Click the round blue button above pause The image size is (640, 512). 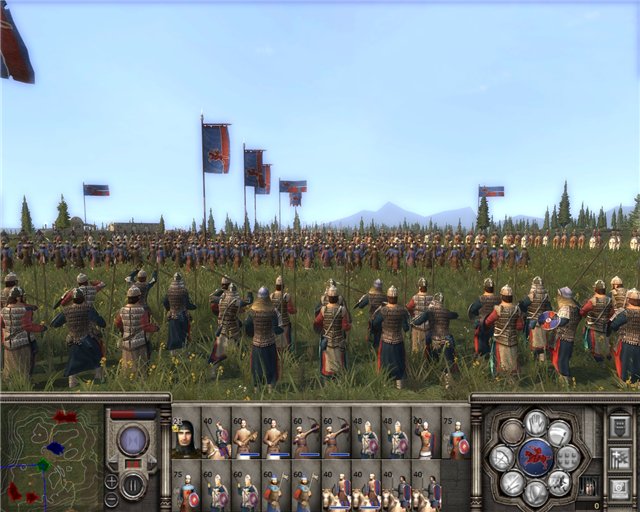[132, 438]
